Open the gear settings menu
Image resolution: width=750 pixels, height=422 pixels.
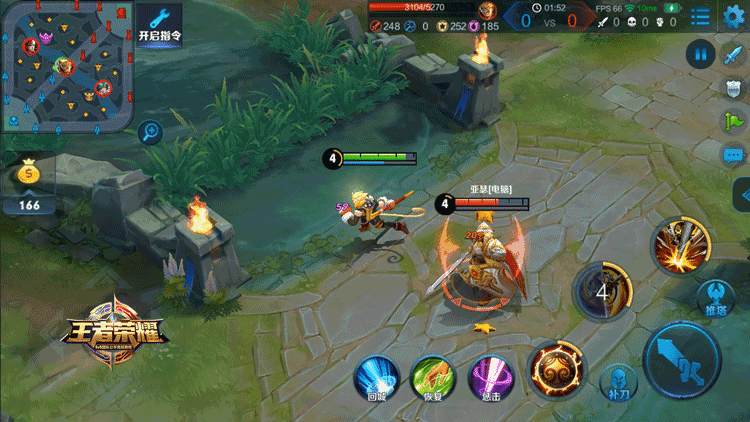point(734,15)
